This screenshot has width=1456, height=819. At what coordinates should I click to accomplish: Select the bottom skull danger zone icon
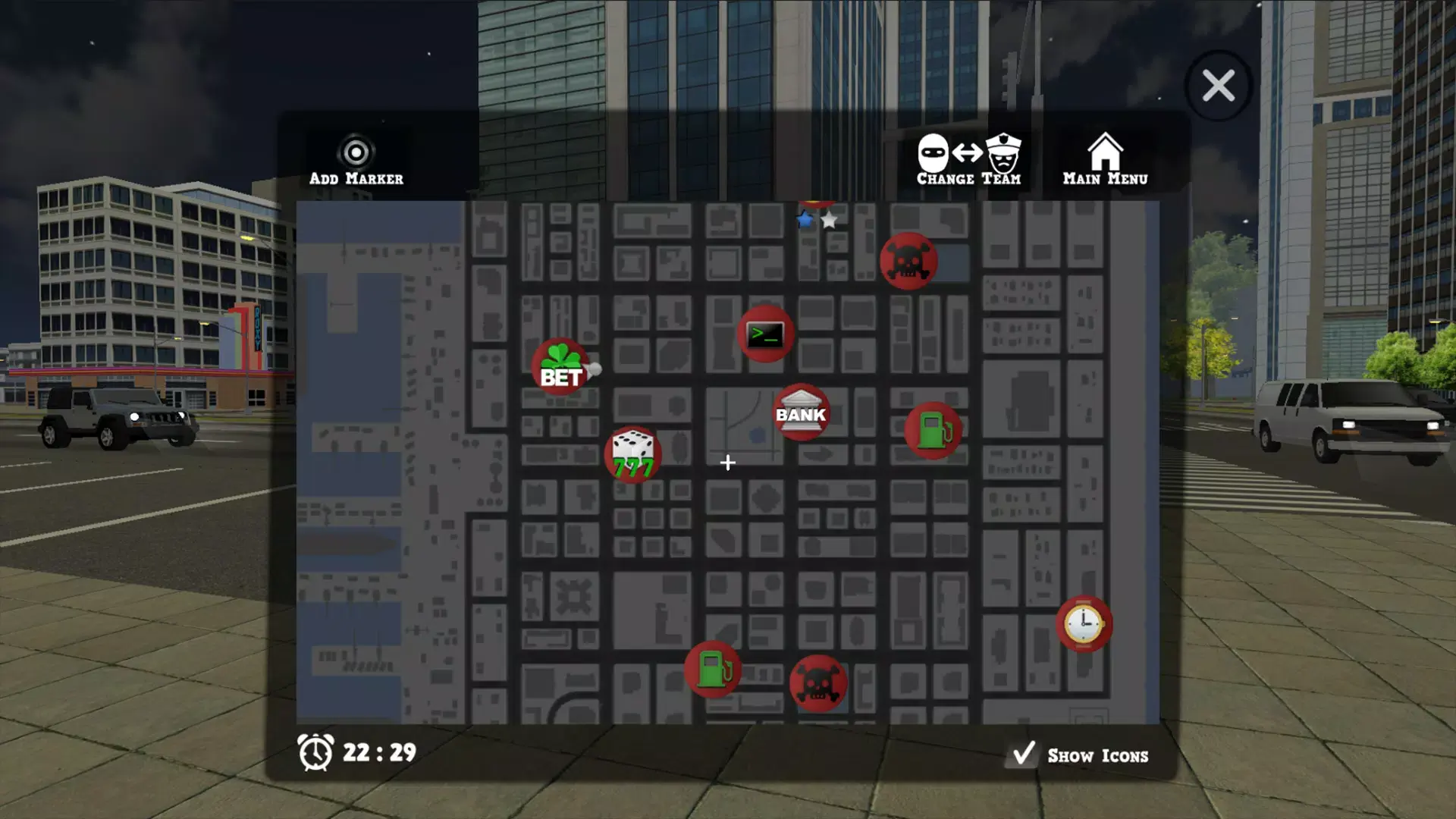[x=817, y=682]
